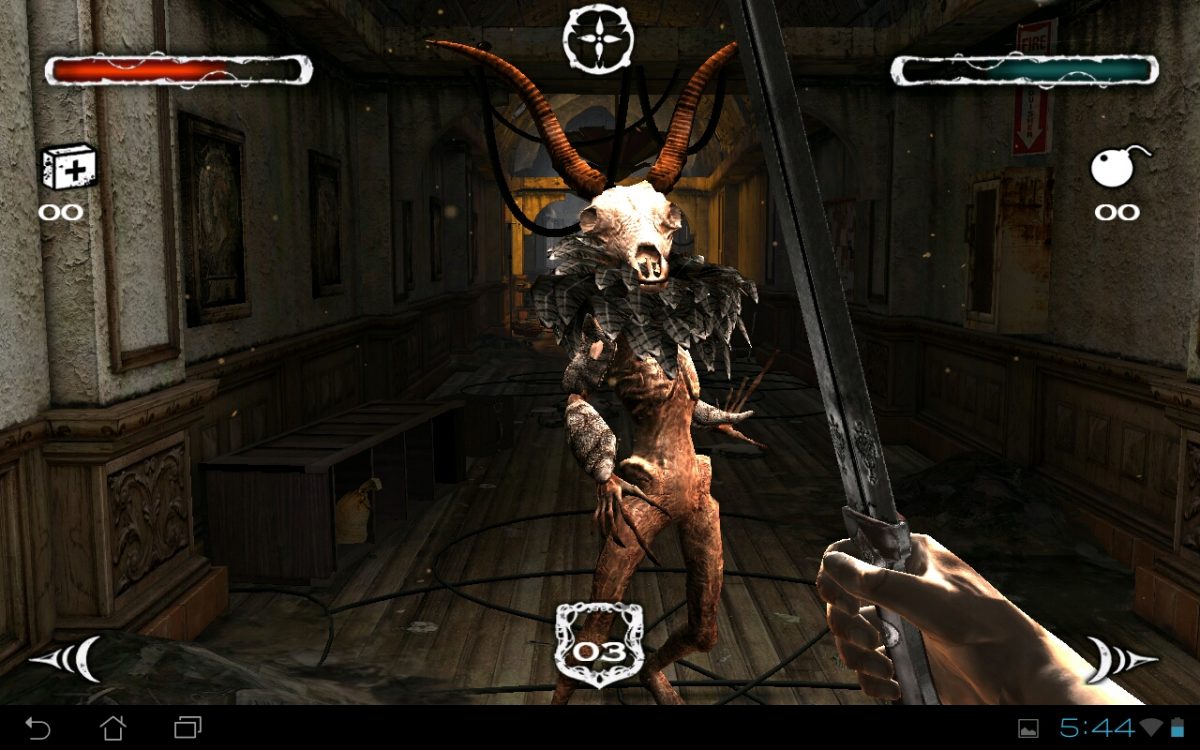Go back with the Android back button
The height and width of the screenshot is (750, 1200).
tap(37, 727)
